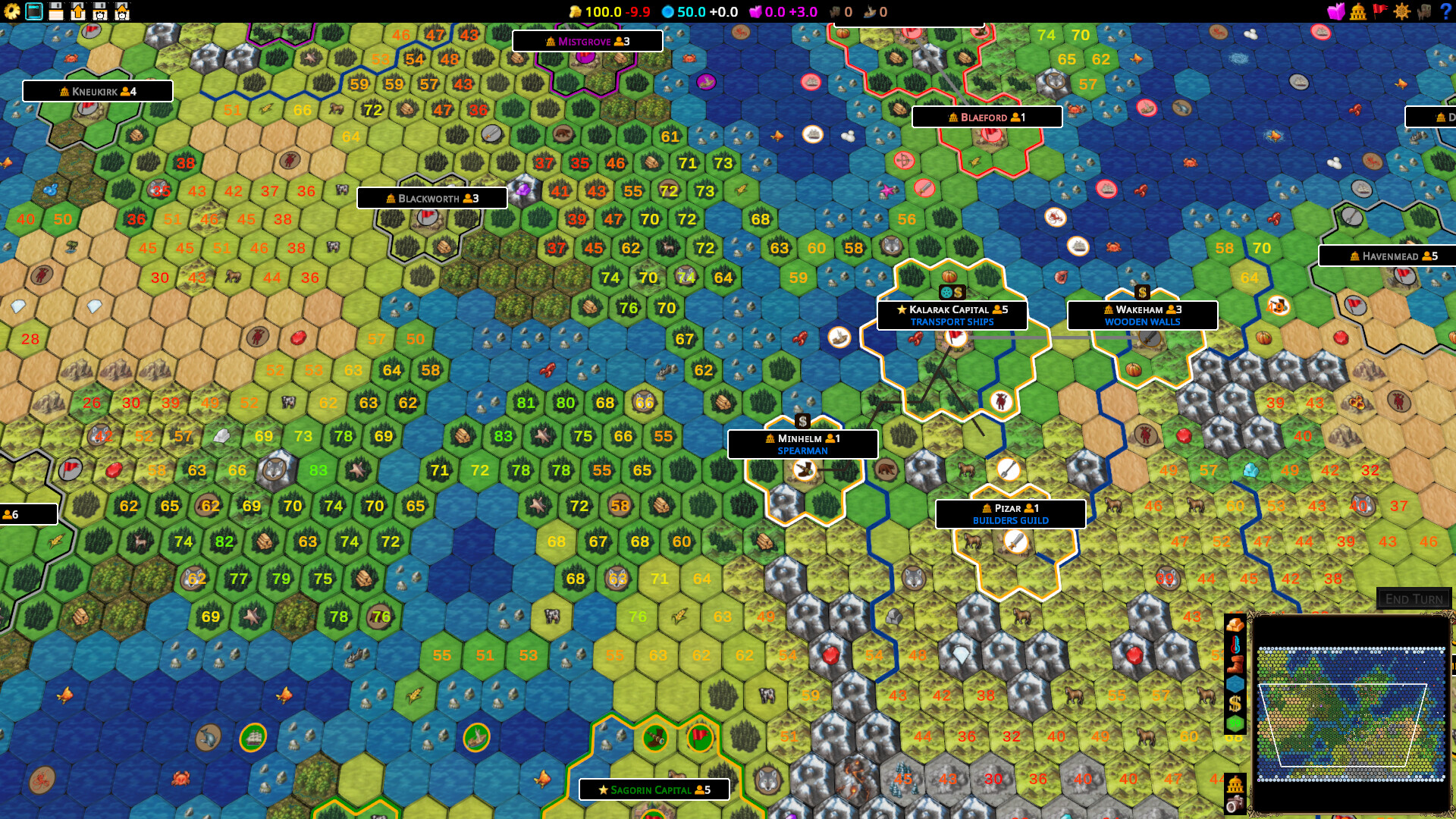Open the game settings gear icon
The width and height of the screenshot is (1456, 819).
tap(11, 11)
